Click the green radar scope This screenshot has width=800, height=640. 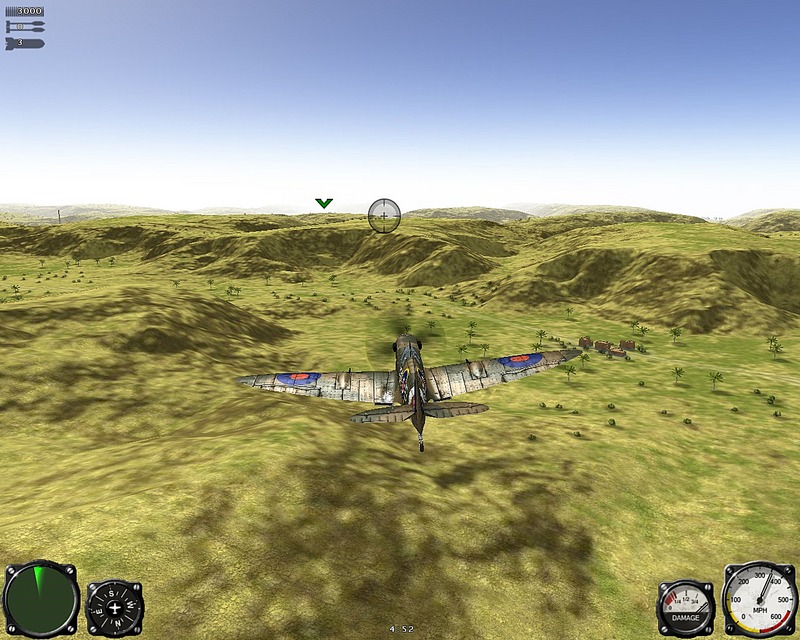tap(41, 600)
